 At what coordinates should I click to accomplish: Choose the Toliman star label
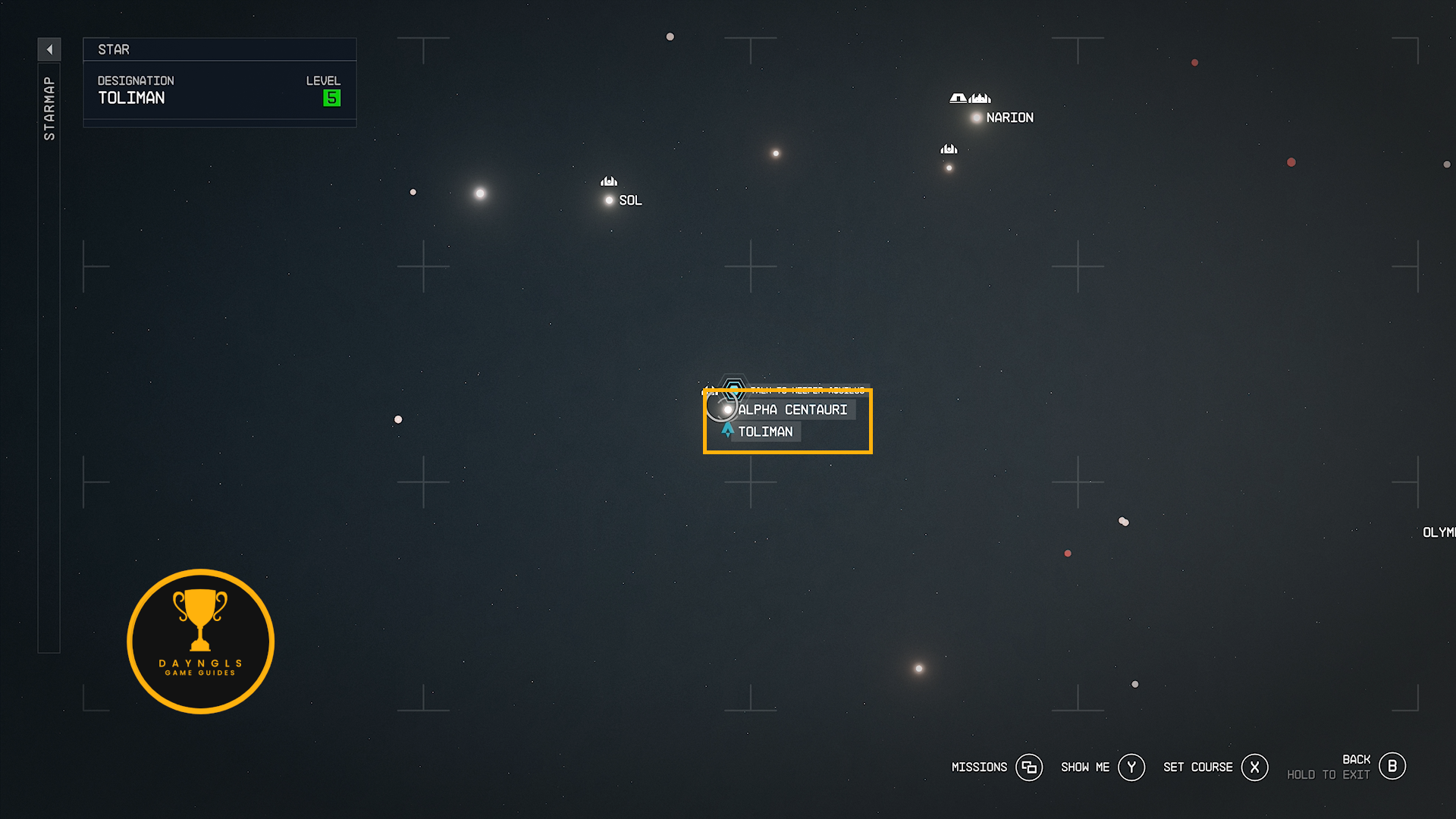765,431
